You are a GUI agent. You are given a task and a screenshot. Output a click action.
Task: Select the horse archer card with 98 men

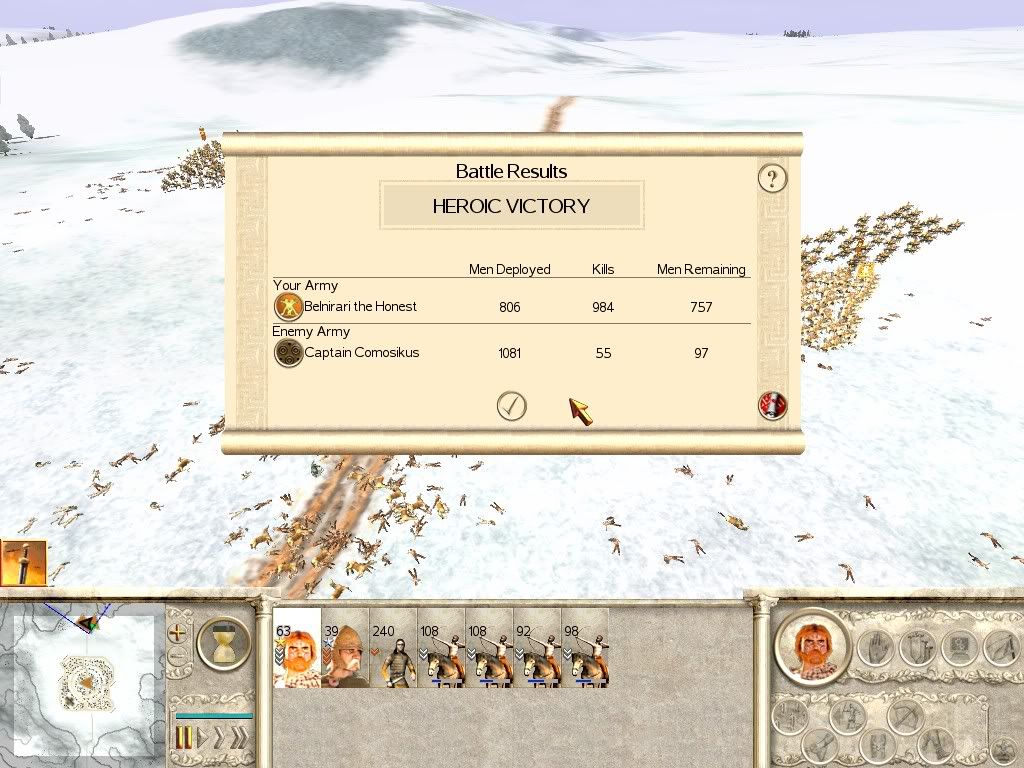pos(585,648)
